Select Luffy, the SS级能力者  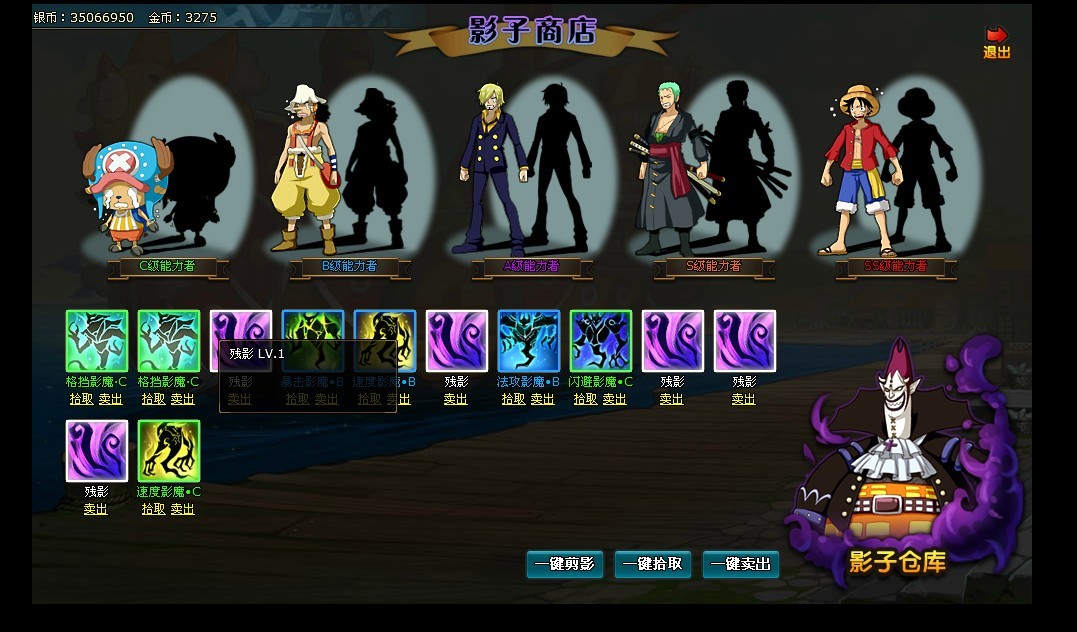tap(859, 168)
